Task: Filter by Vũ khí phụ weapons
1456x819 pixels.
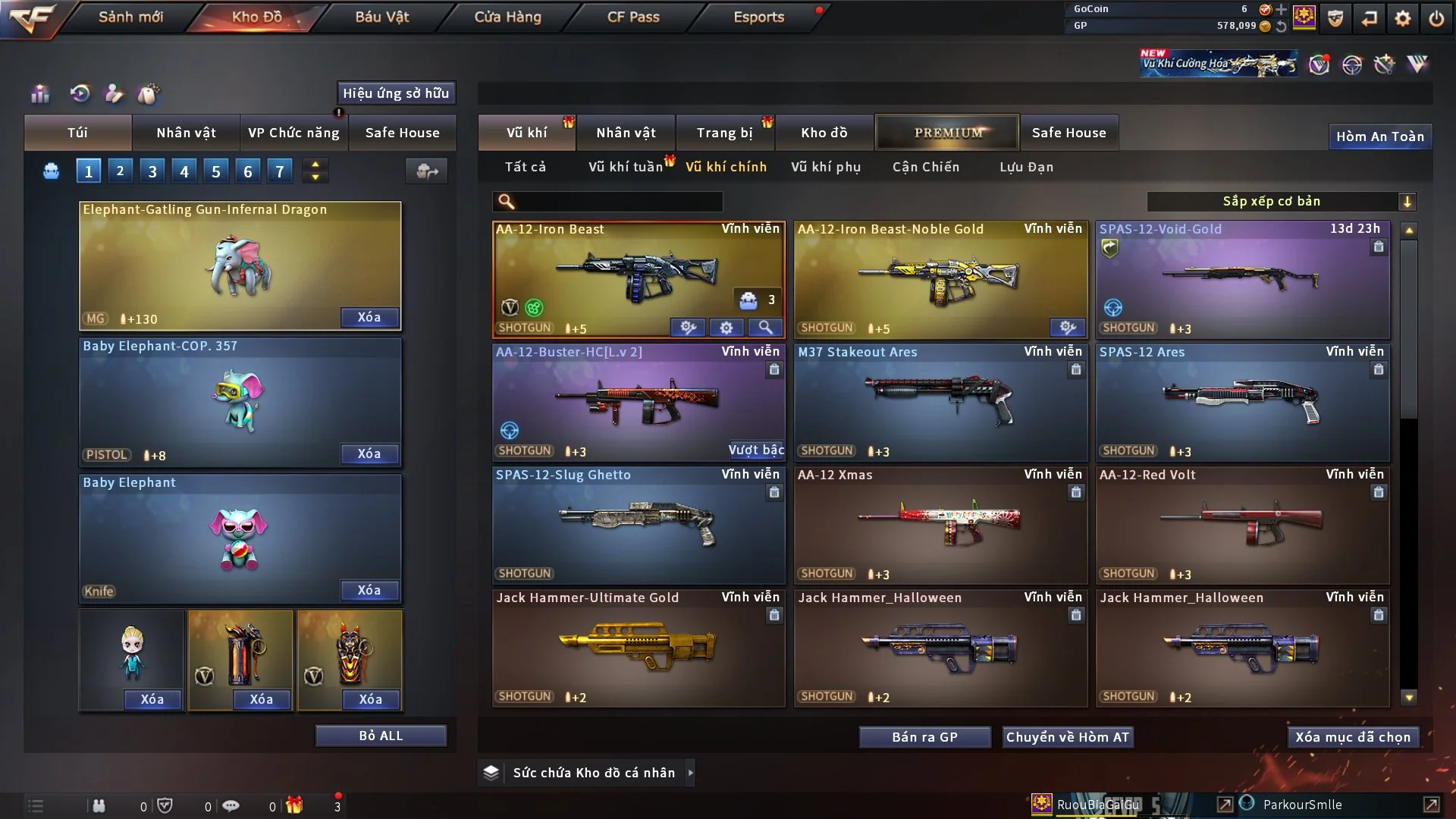Action: coord(826,167)
